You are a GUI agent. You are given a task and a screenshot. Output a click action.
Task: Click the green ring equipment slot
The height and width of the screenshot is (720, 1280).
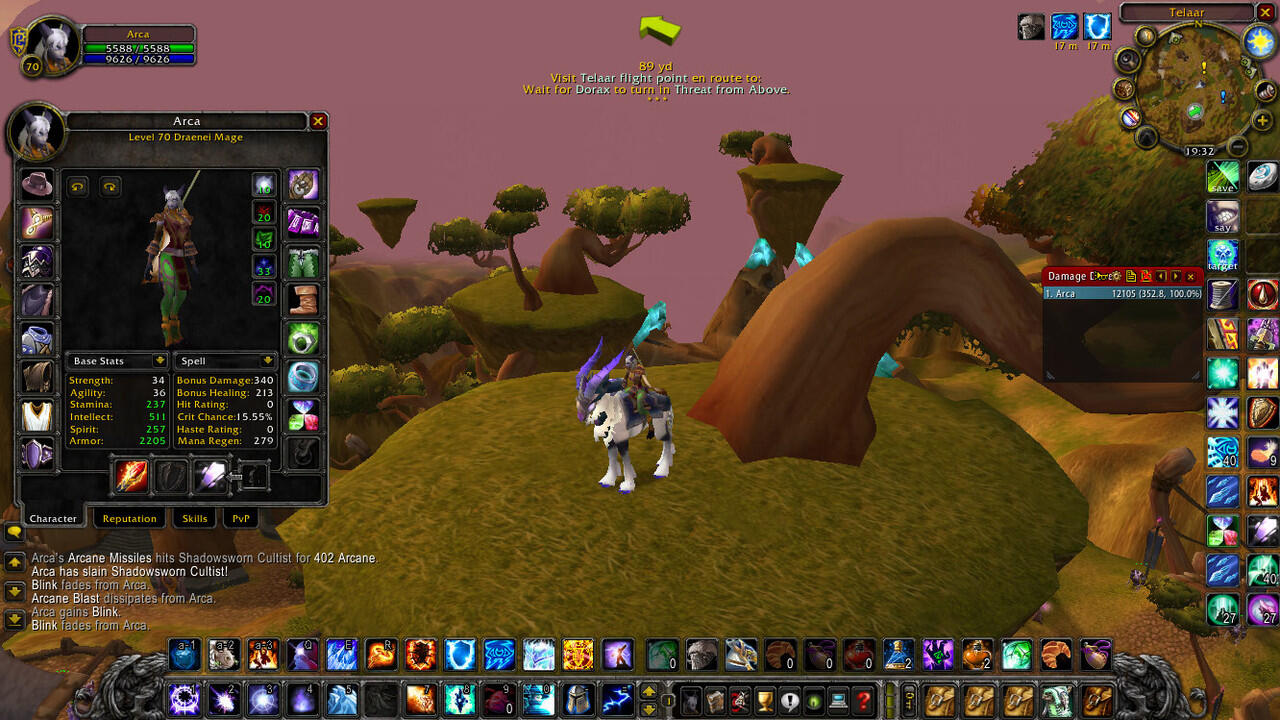tap(303, 338)
